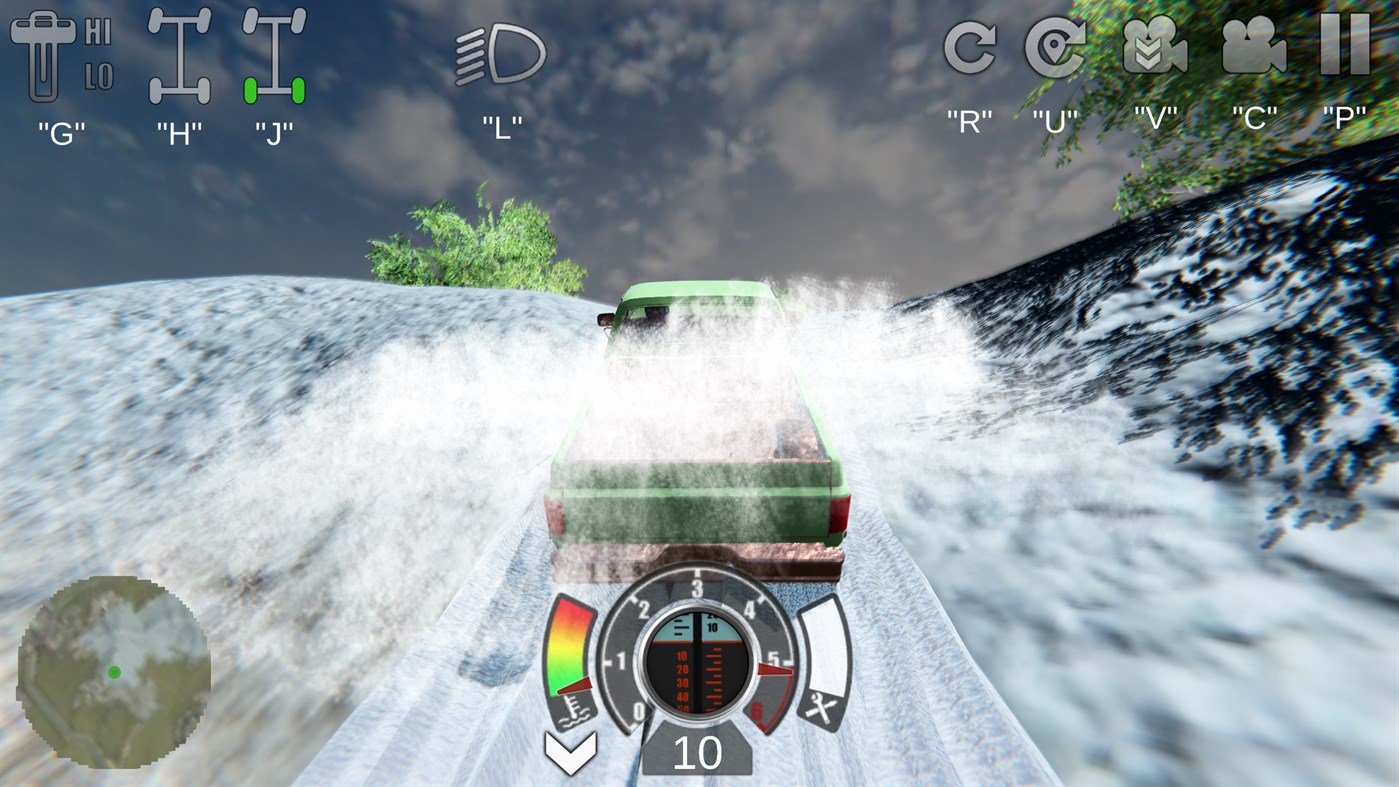This screenshot has height=787, width=1399.
Task: Click the white downward gear-shift chevron
Action: (x=569, y=751)
